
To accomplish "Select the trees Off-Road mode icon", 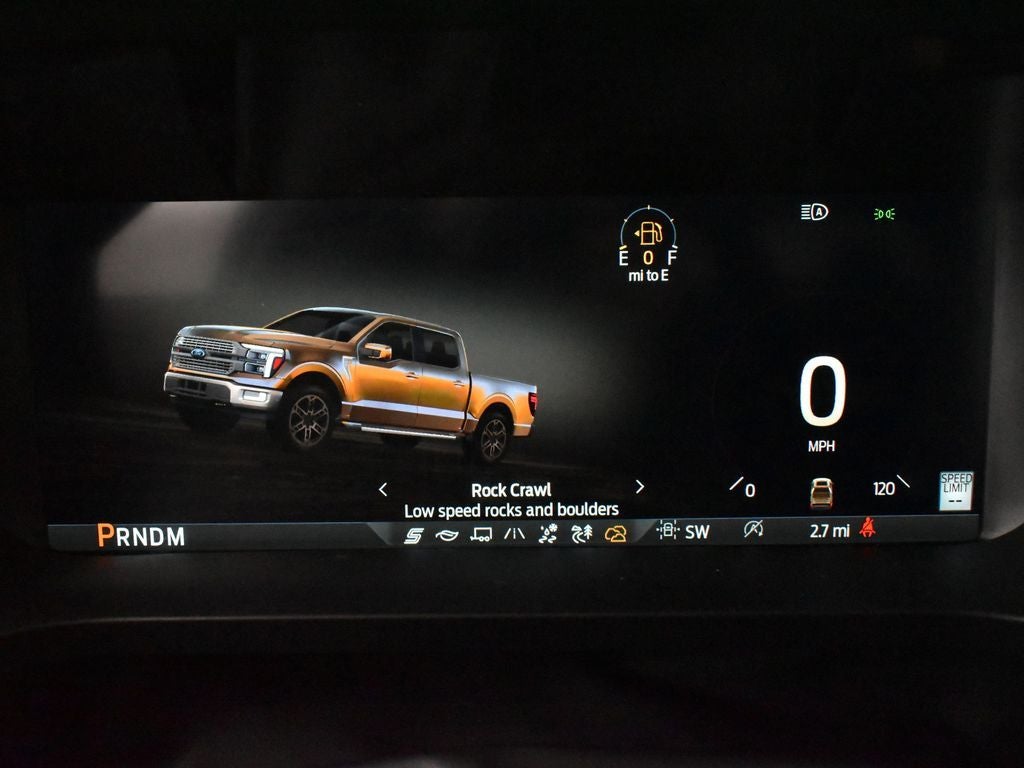I will coord(581,534).
